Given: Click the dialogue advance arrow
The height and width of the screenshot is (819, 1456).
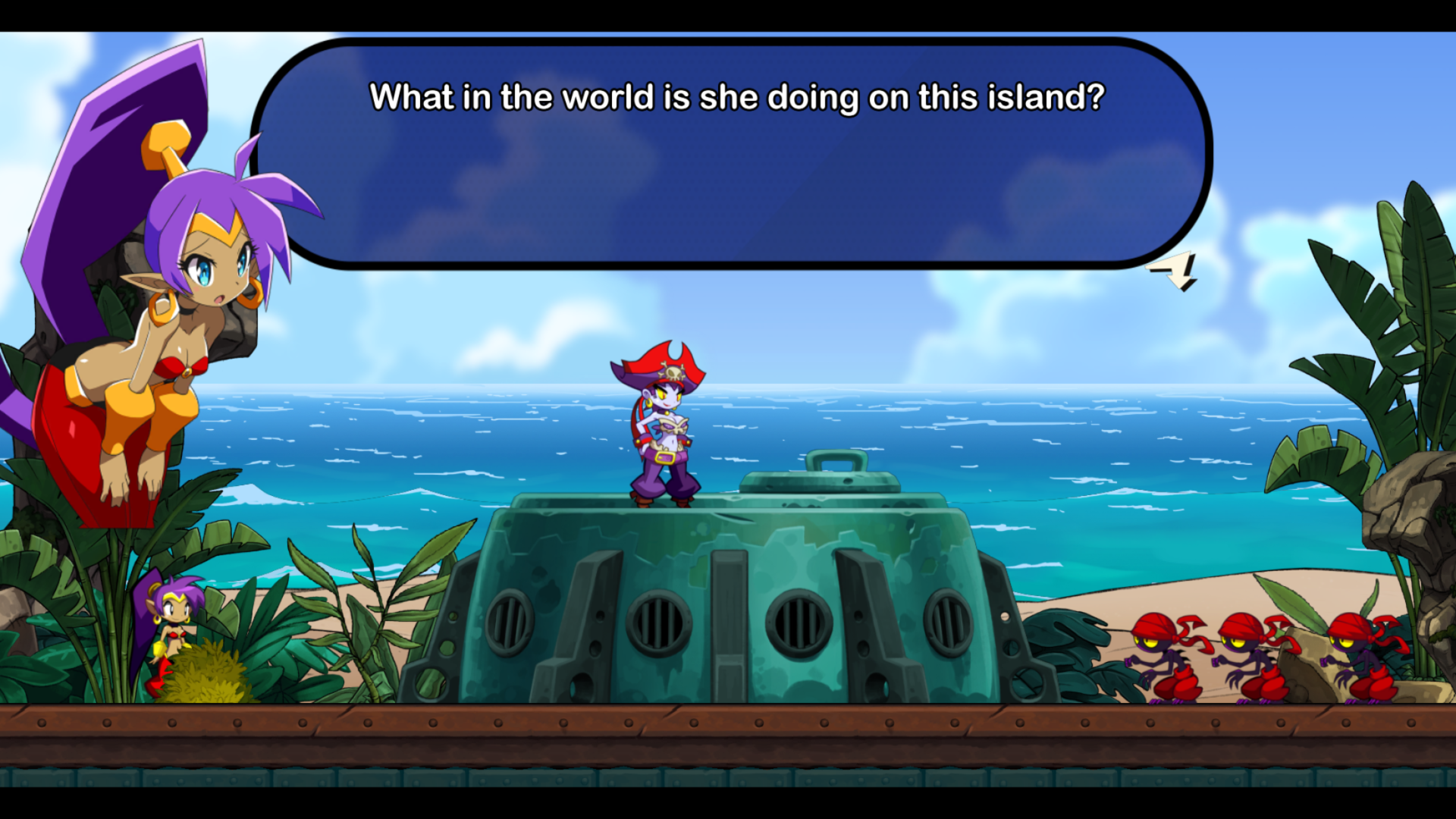Looking at the screenshot, I should (x=1172, y=269).
